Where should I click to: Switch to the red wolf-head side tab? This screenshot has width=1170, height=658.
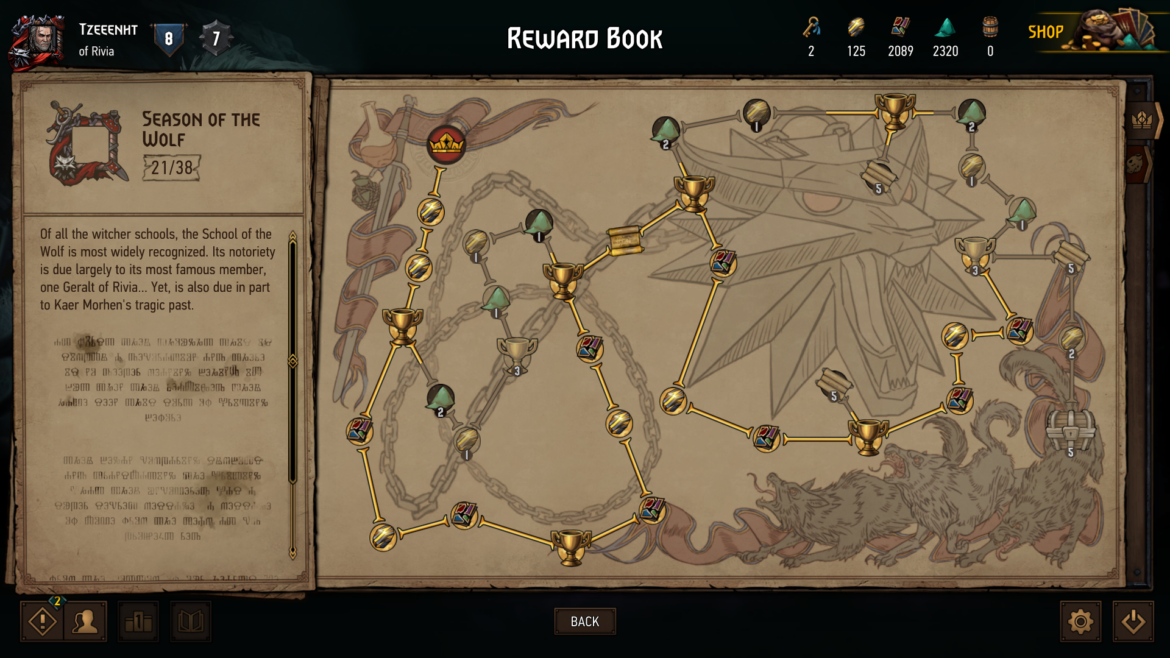point(1139,163)
